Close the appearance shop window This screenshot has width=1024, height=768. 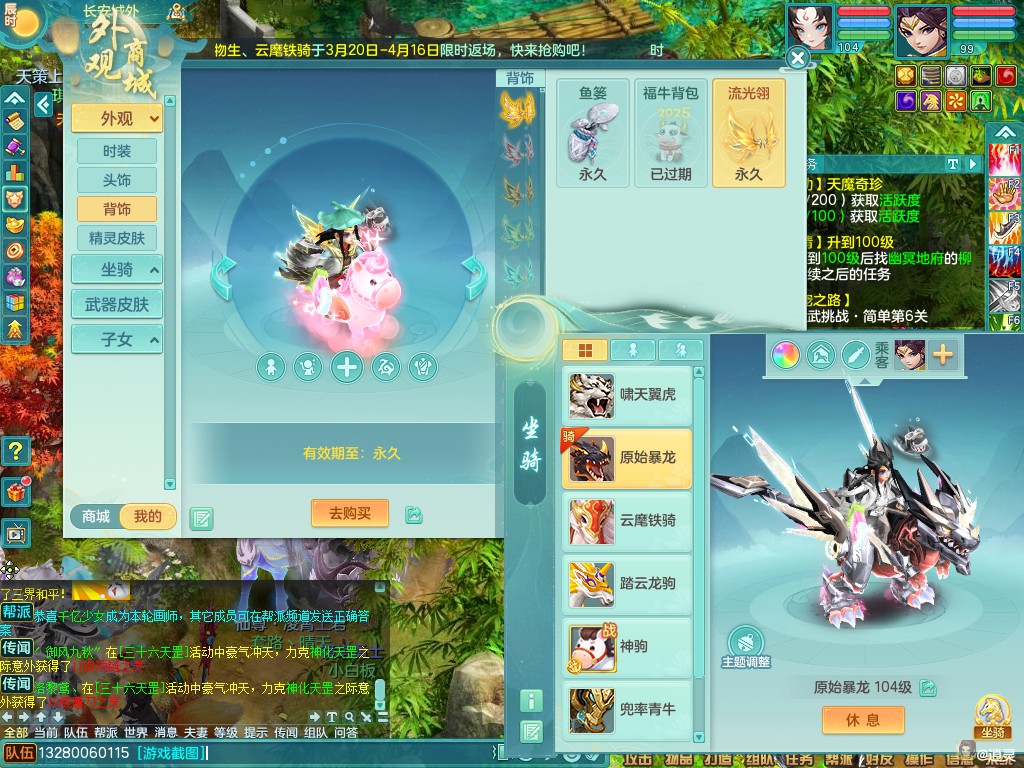(x=797, y=59)
